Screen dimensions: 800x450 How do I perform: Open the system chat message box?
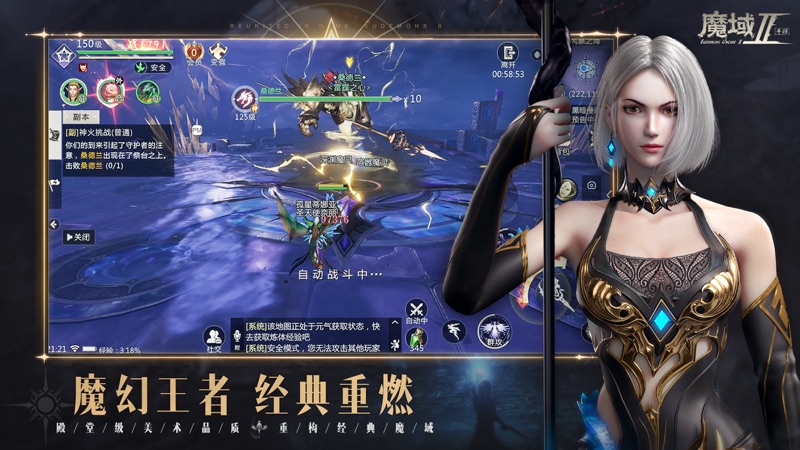(312, 335)
